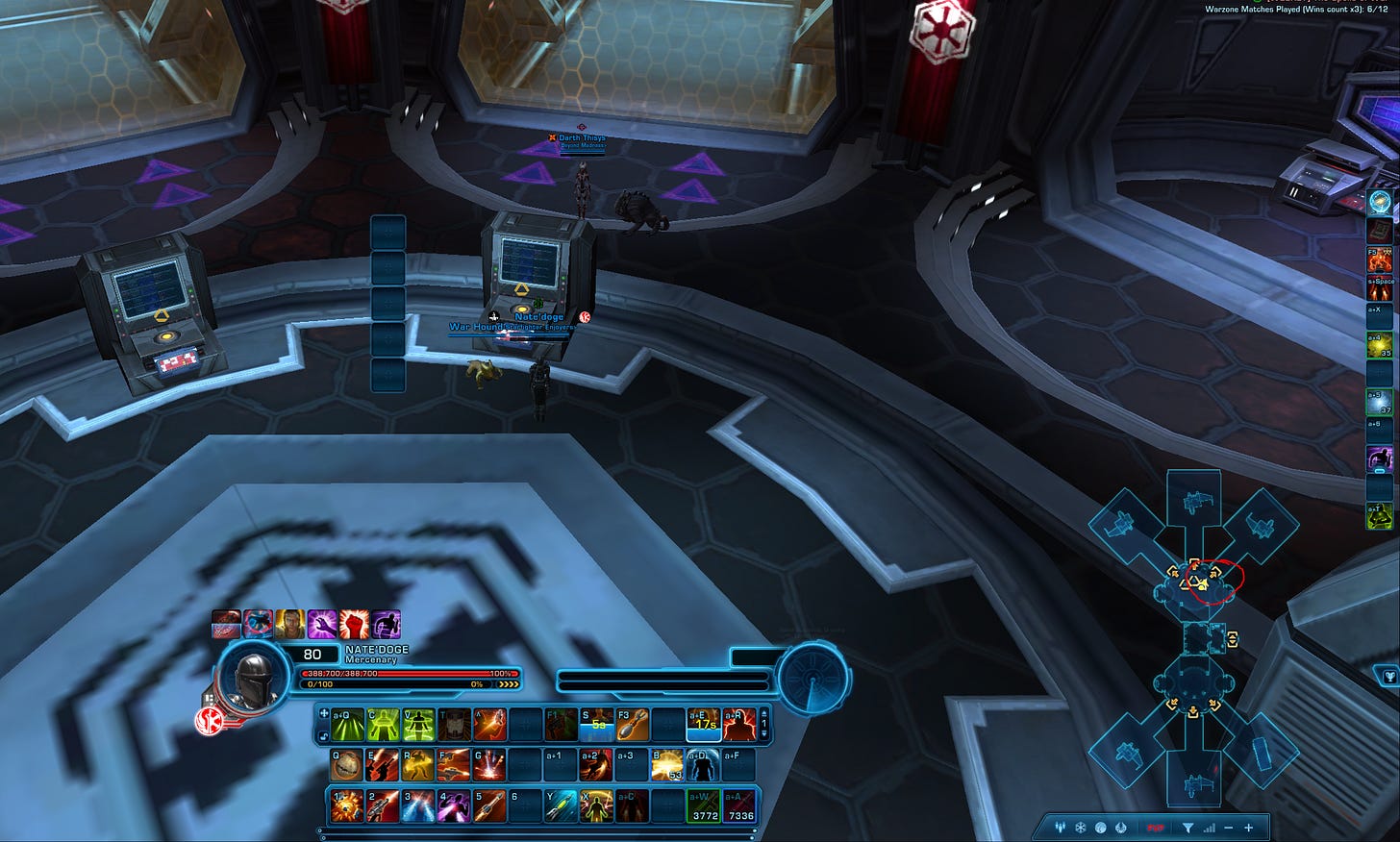Zoom out the minimap with the minus button
The width and height of the screenshot is (1400, 842).
[1230, 828]
